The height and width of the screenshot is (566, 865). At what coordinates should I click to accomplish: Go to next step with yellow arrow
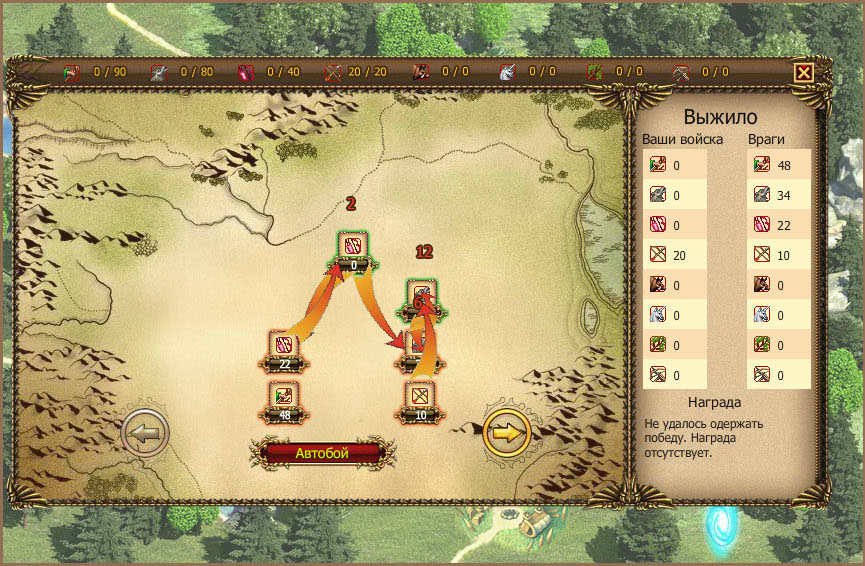(x=507, y=433)
